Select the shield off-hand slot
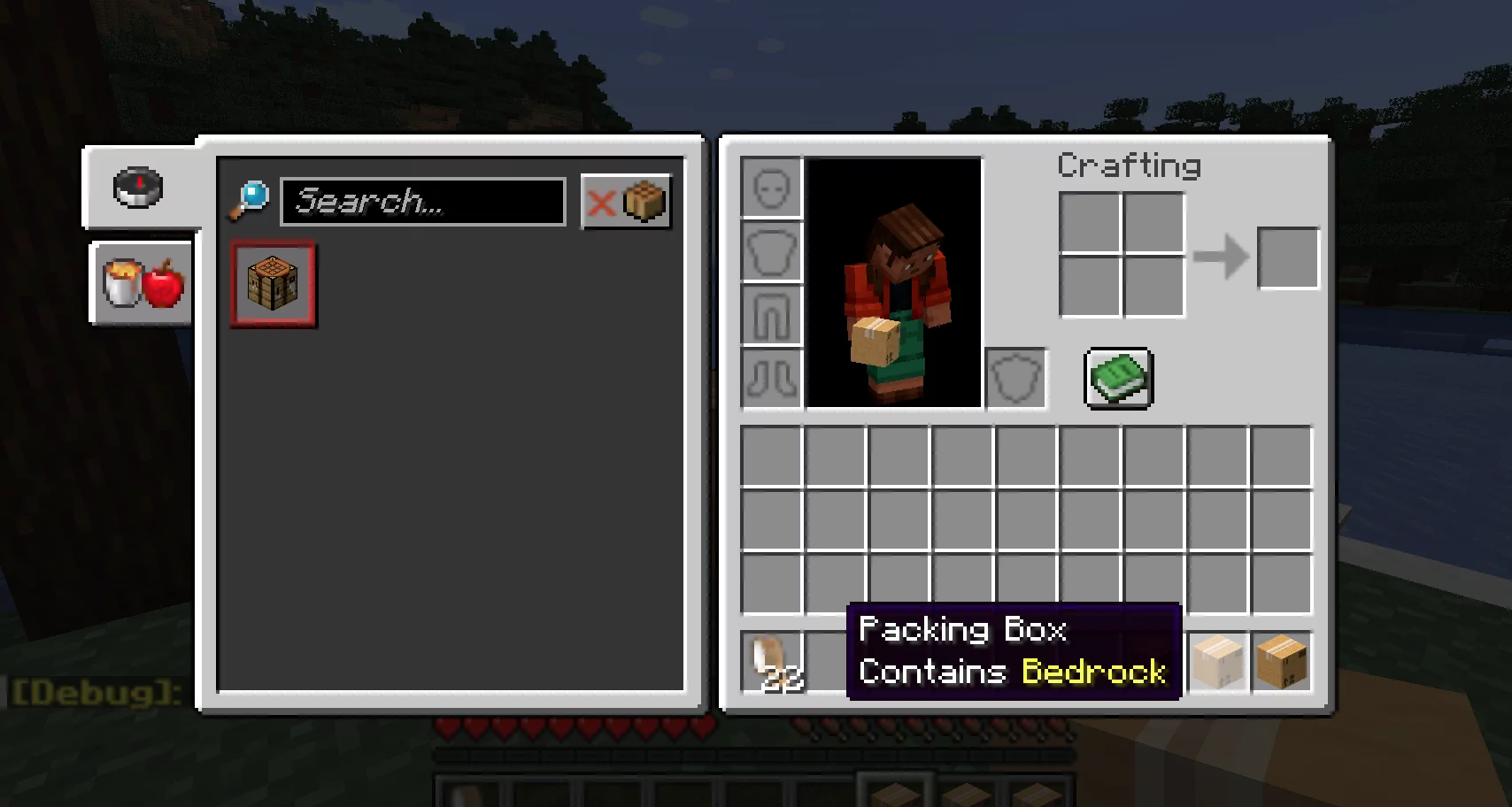This screenshot has width=1512, height=807. pyautogui.click(x=1015, y=379)
